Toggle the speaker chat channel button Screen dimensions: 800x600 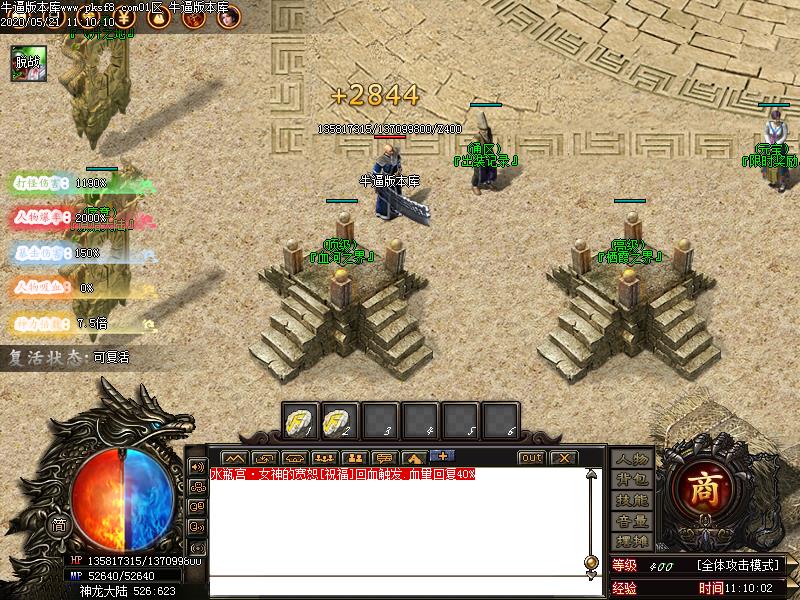click(196, 467)
